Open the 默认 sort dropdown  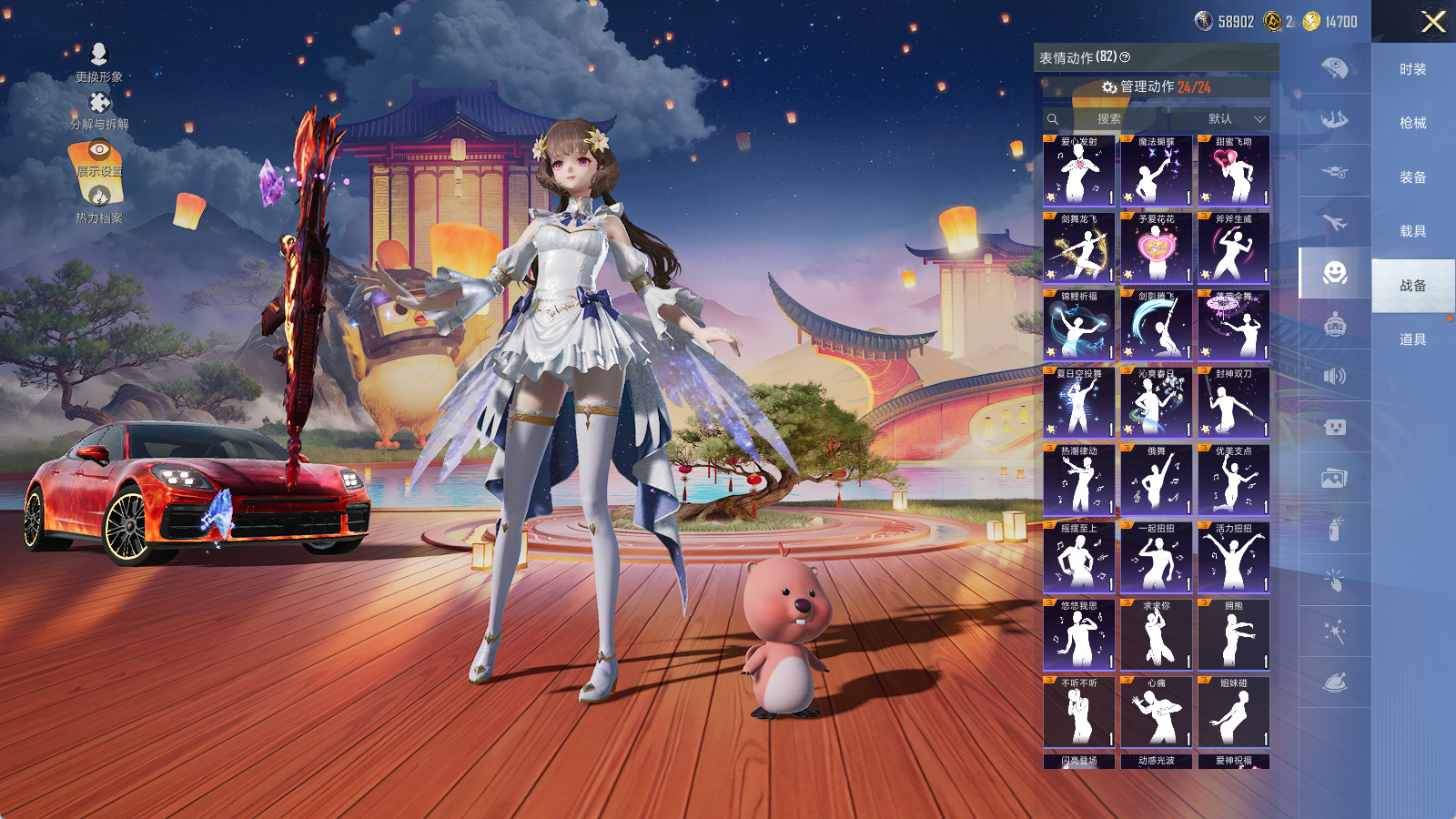coord(1235,119)
